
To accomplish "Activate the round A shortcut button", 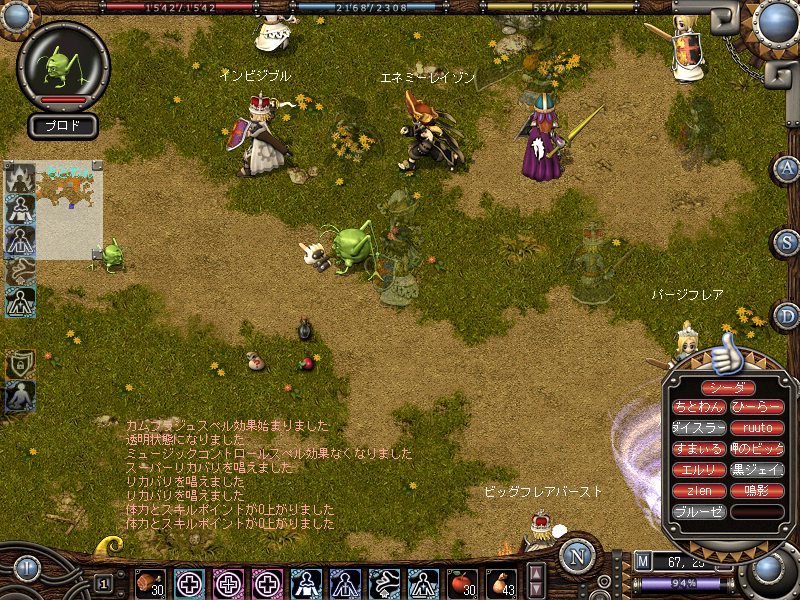I will click(786, 169).
